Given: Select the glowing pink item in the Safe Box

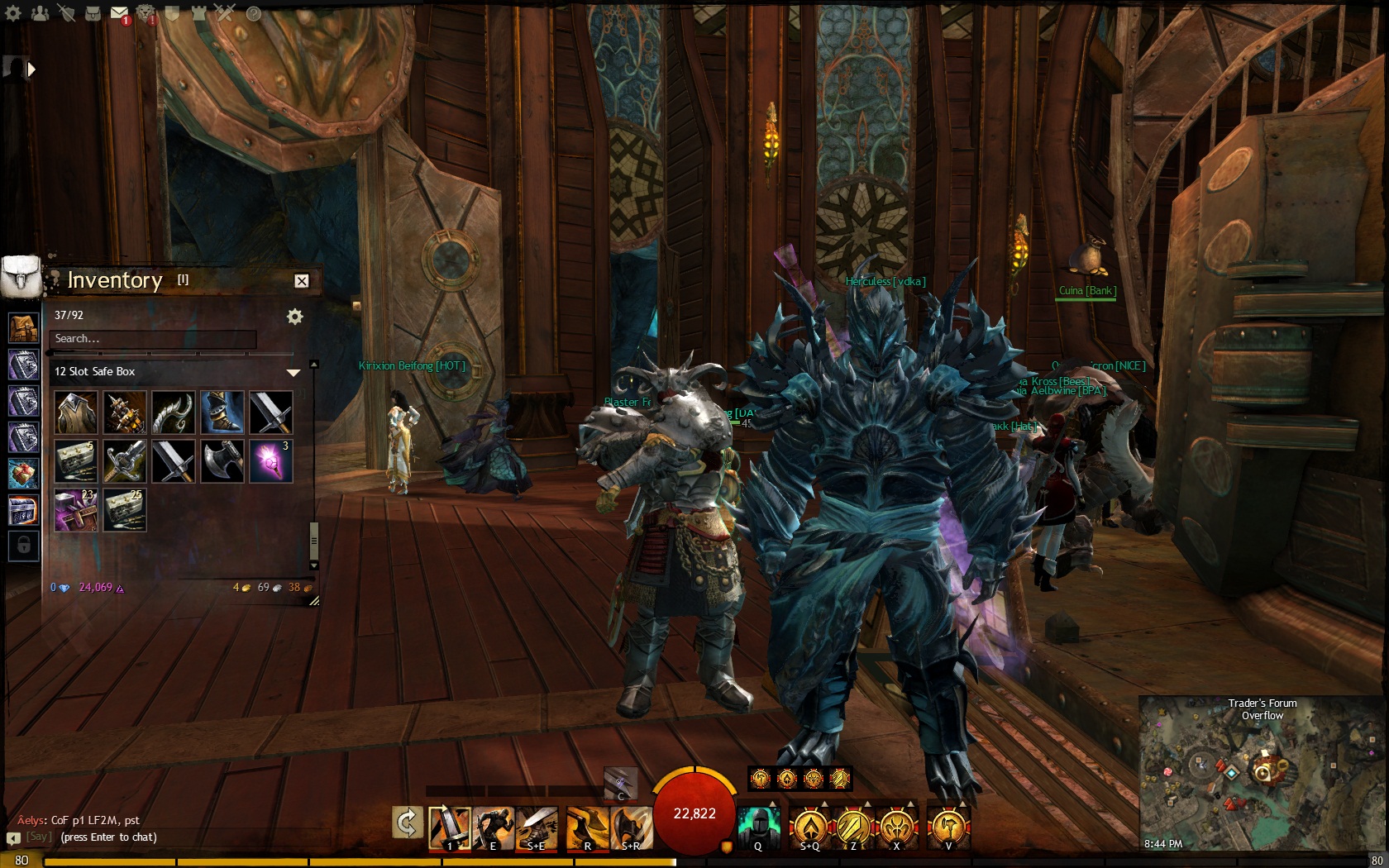Looking at the screenshot, I should (x=270, y=460).
